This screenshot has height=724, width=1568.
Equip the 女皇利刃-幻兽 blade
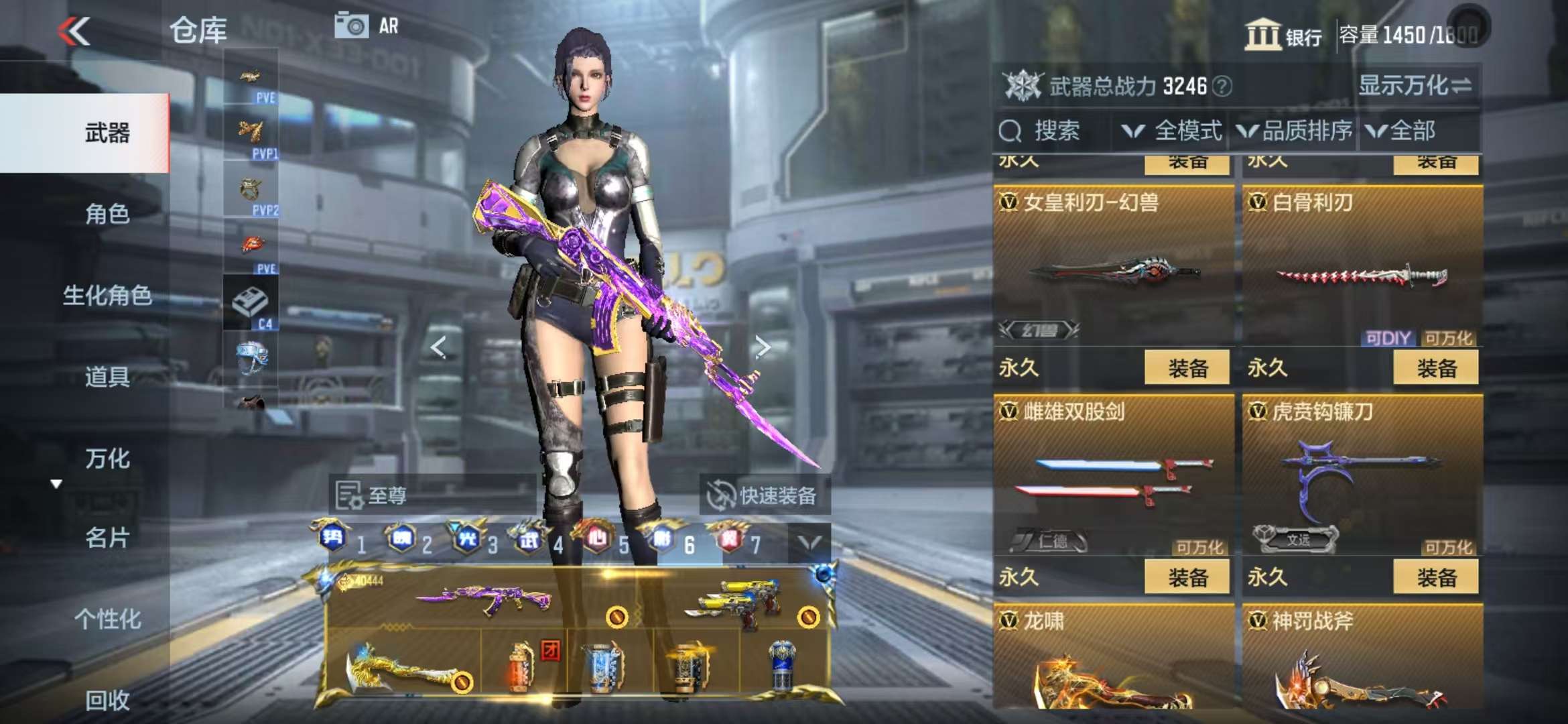tap(1187, 367)
